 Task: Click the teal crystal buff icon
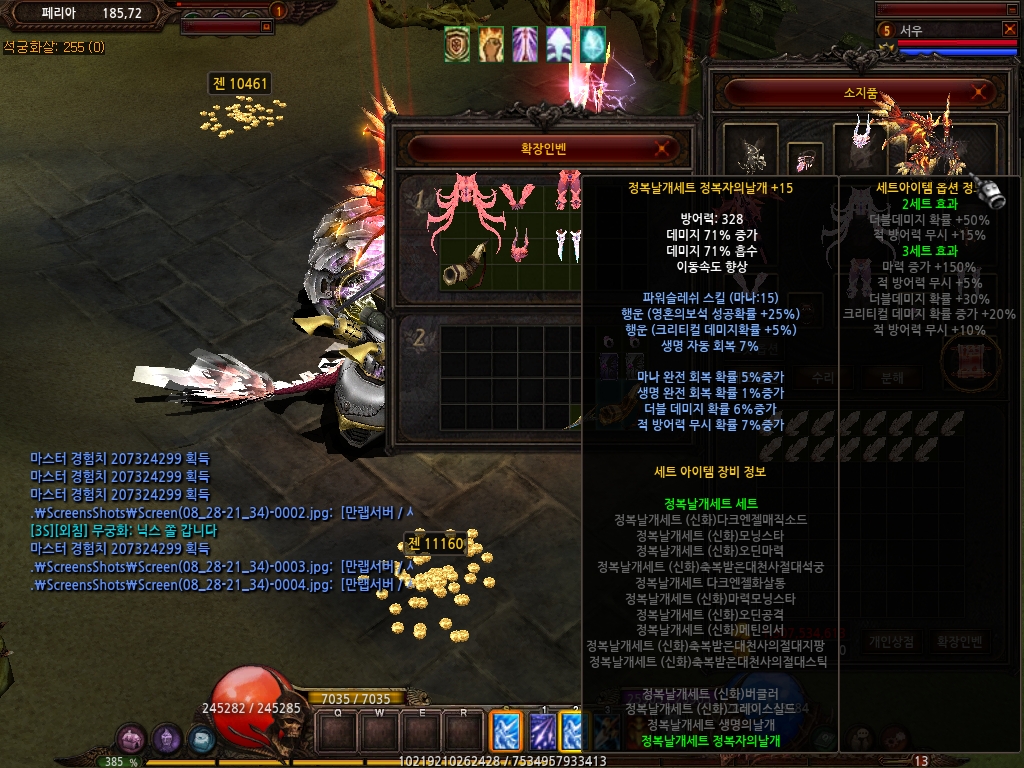(x=593, y=44)
